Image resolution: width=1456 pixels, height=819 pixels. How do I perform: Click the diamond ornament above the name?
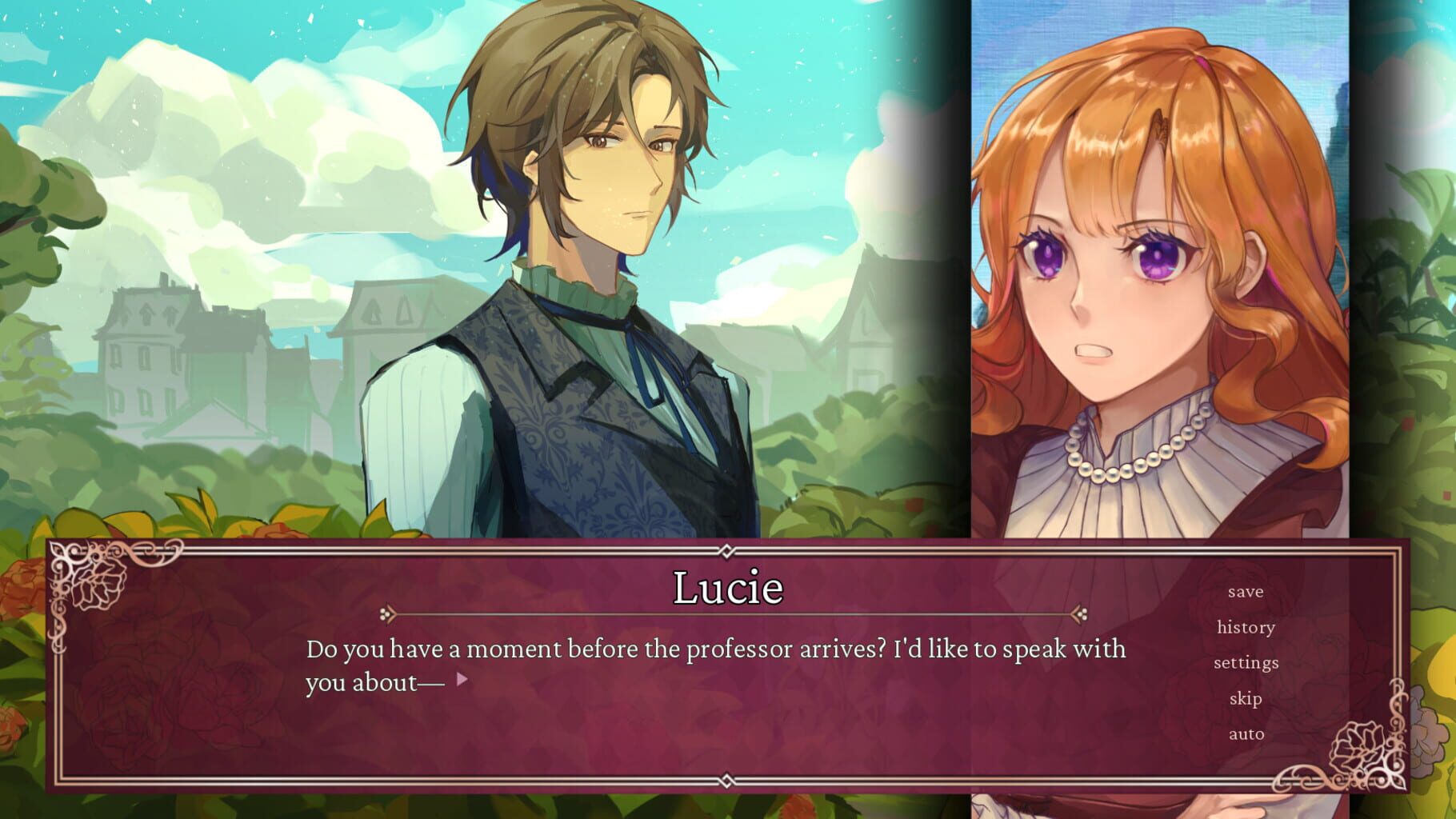coord(726,552)
